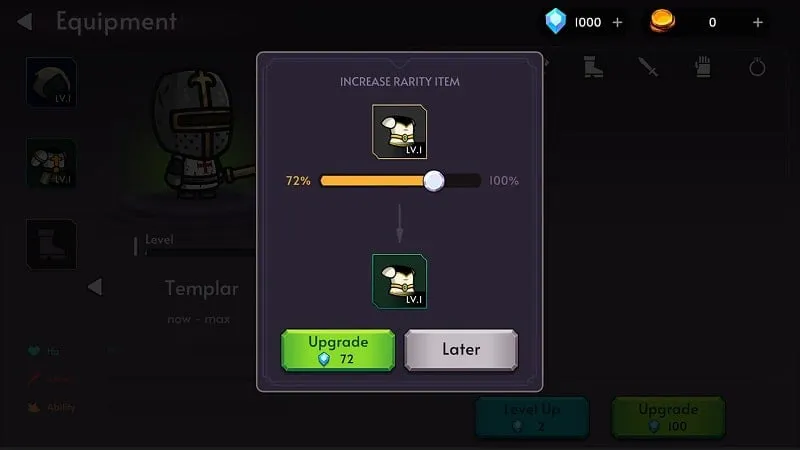The width and height of the screenshot is (800, 450).
Task: Open the gloves category tab
Action: [703, 68]
